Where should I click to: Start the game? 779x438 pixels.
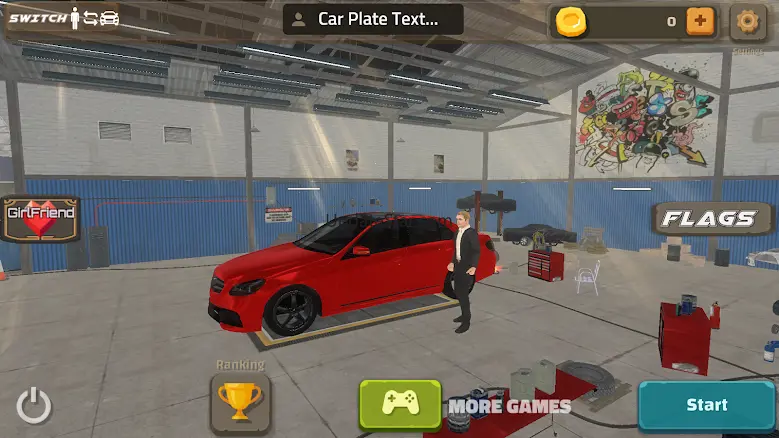point(706,405)
